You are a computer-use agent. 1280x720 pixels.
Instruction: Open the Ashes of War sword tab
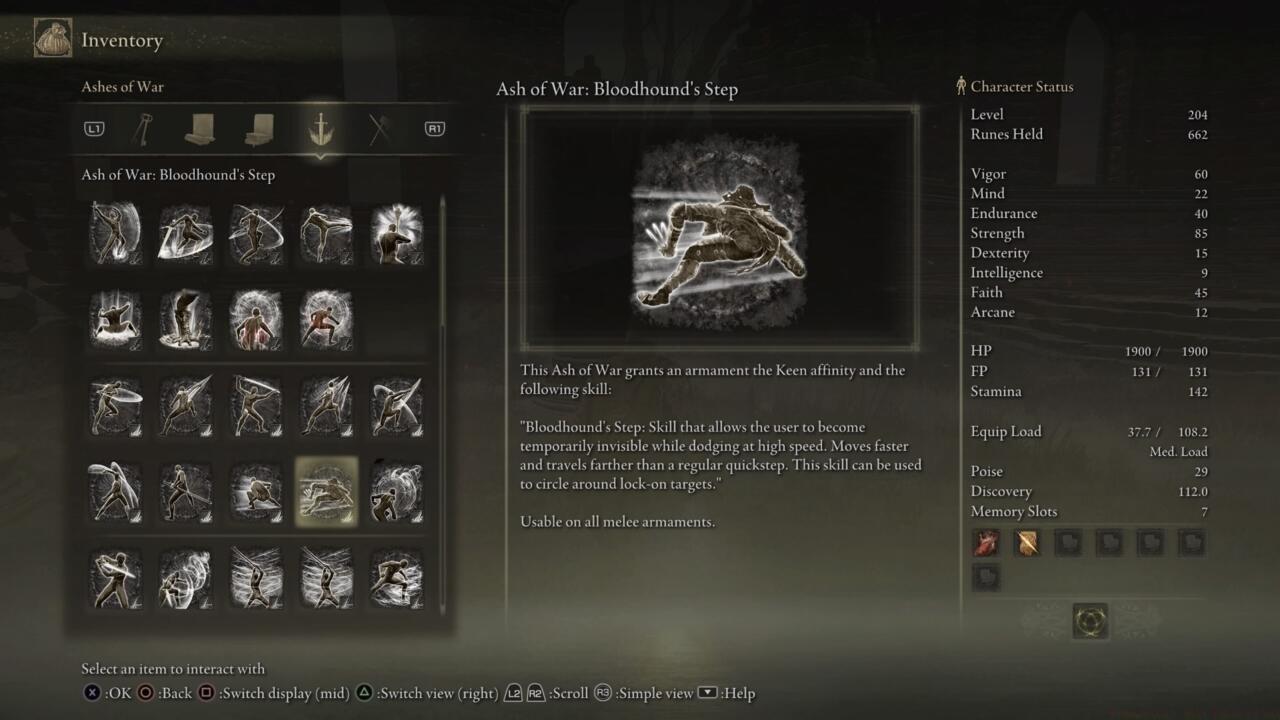320,128
